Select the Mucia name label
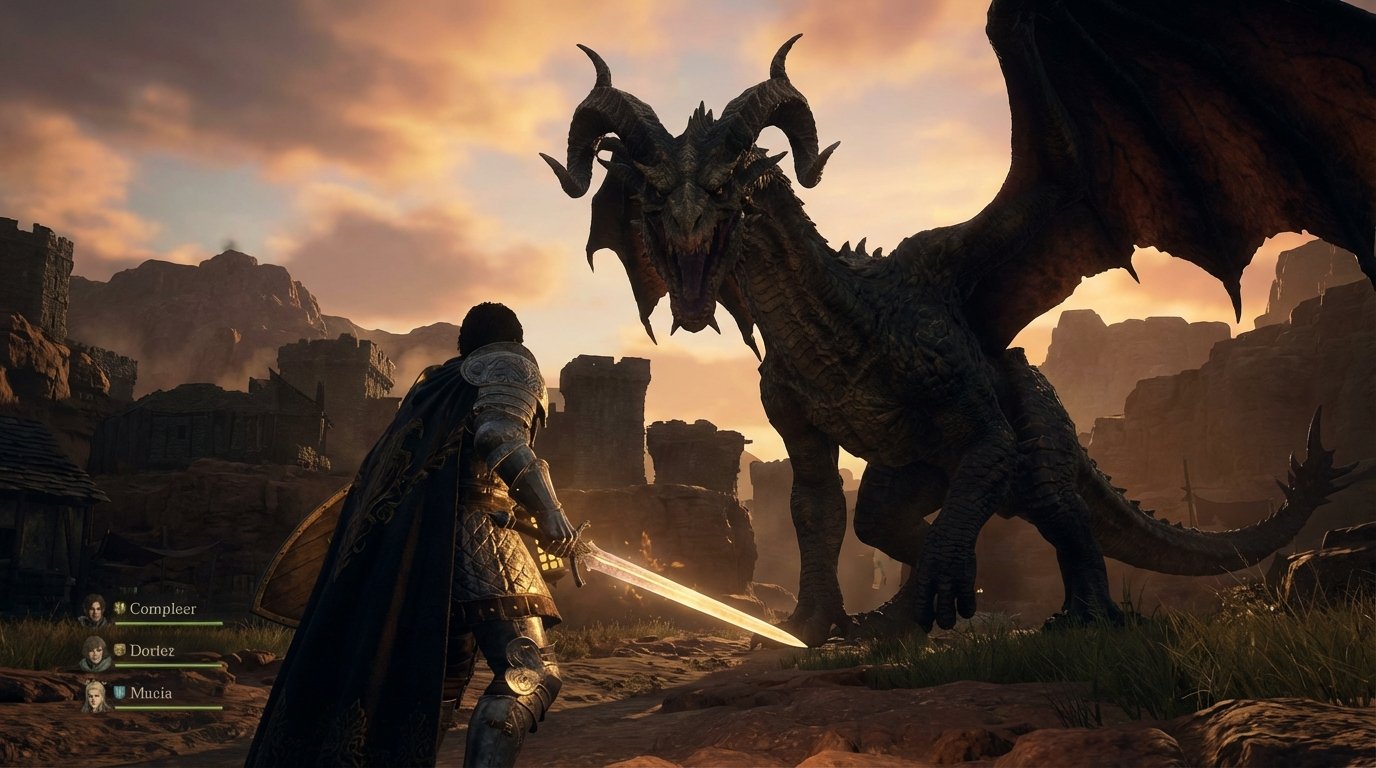Screen dimensions: 1376x768 pos(151,693)
